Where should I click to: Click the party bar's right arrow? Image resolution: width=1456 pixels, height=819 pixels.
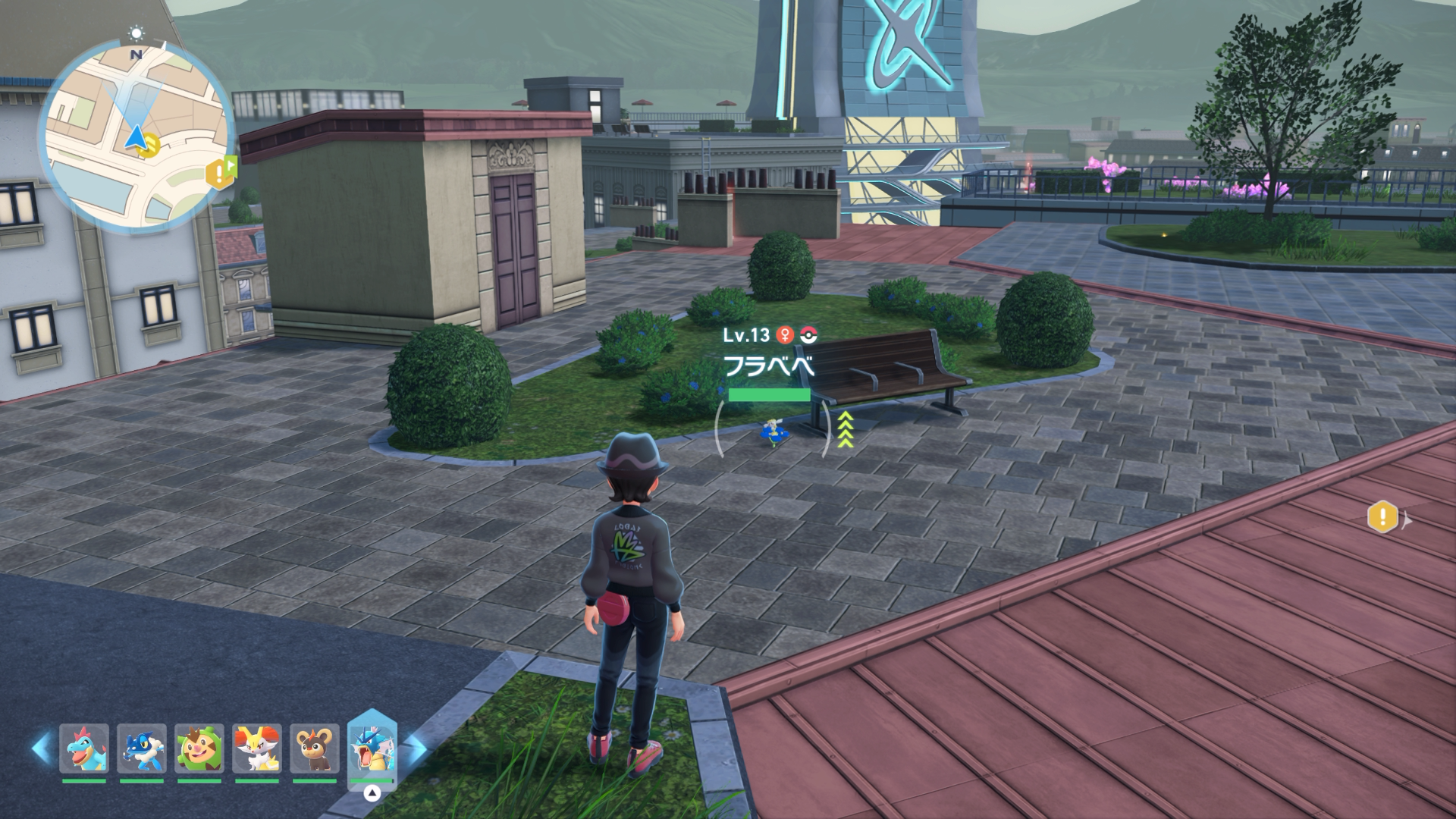416,748
